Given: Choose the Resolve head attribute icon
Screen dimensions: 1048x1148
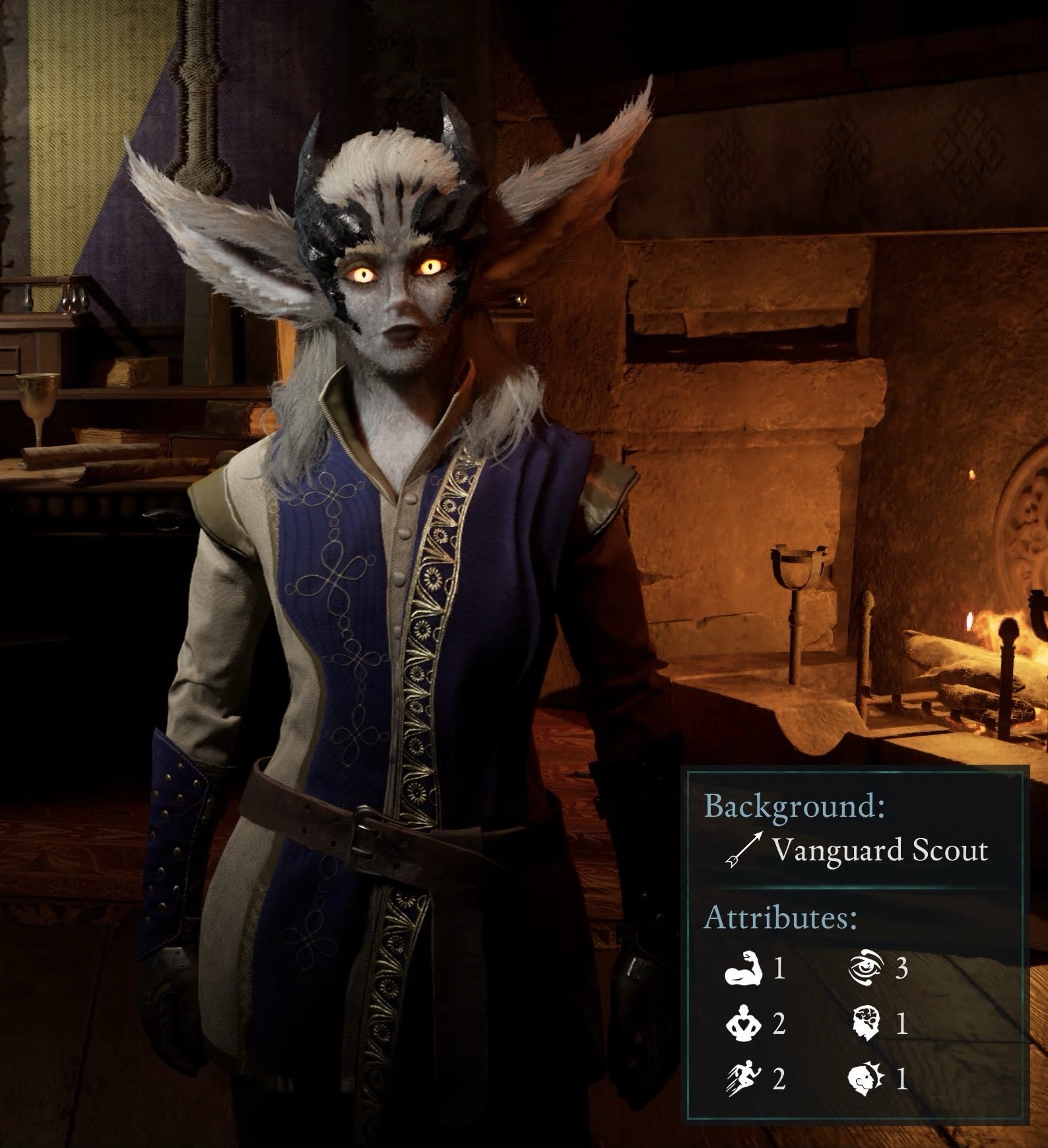Looking at the screenshot, I should (x=866, y=1079).
